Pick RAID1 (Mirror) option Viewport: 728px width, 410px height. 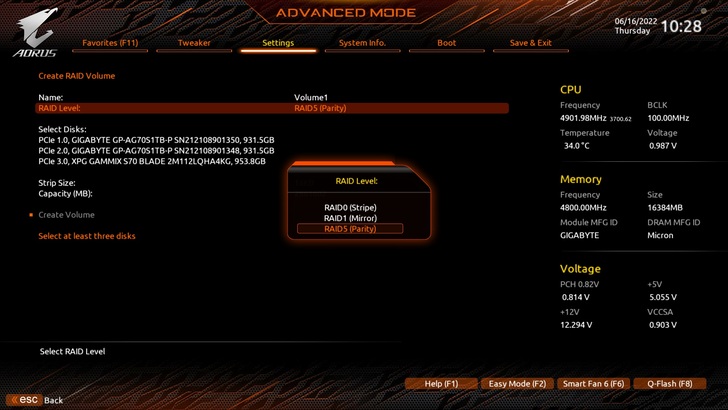click(350, 218)
